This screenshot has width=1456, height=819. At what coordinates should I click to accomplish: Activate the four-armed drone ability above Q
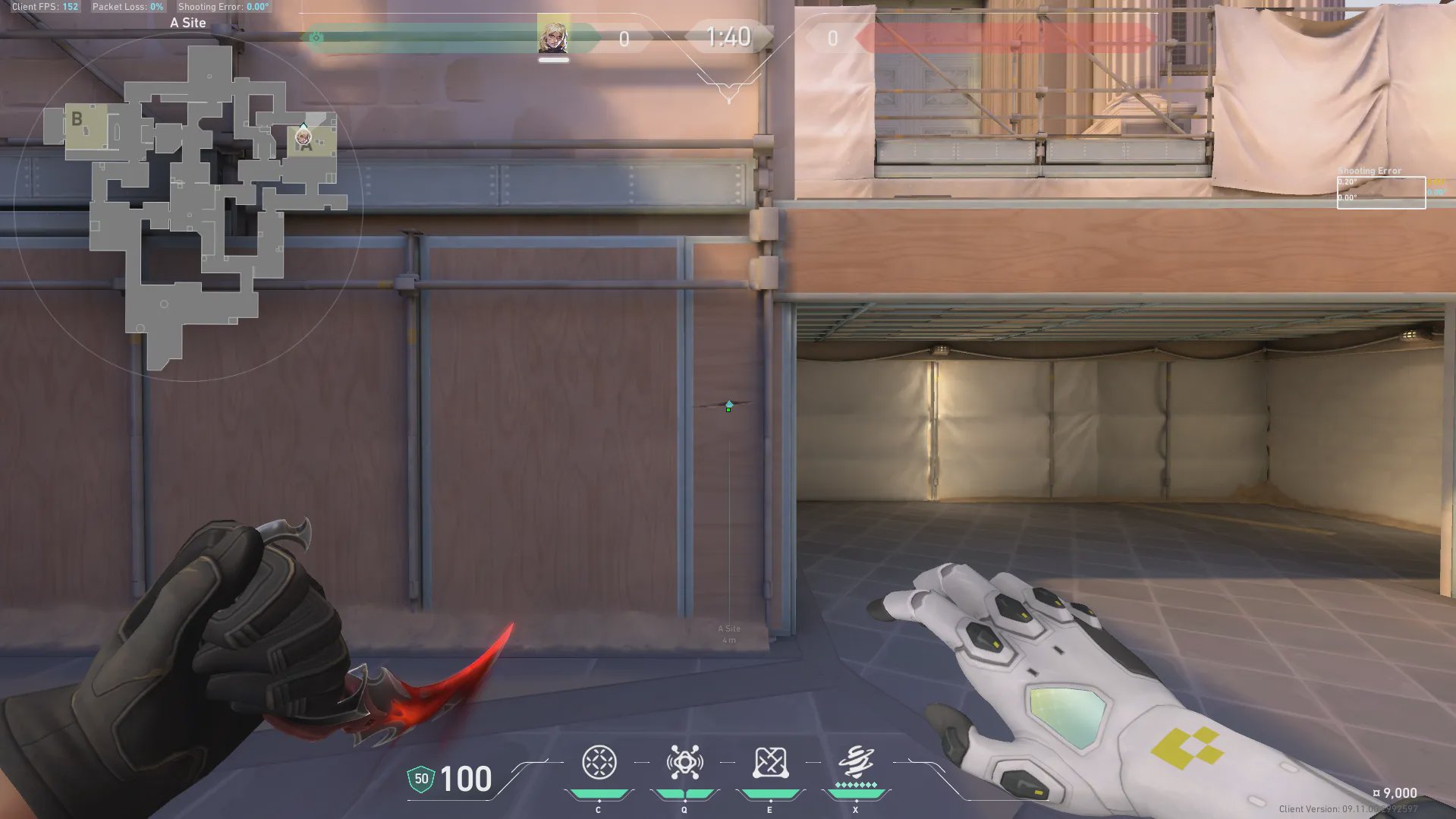[684, 762]
